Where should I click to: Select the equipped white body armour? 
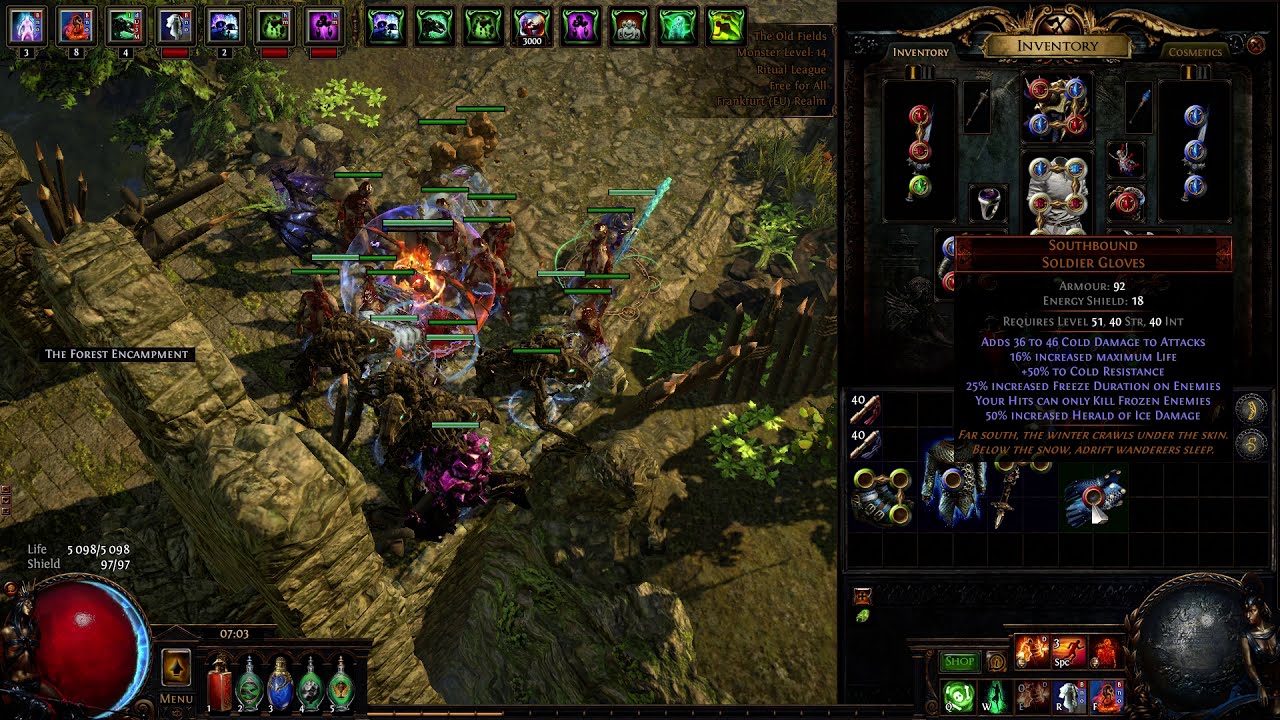[1056, 192]
